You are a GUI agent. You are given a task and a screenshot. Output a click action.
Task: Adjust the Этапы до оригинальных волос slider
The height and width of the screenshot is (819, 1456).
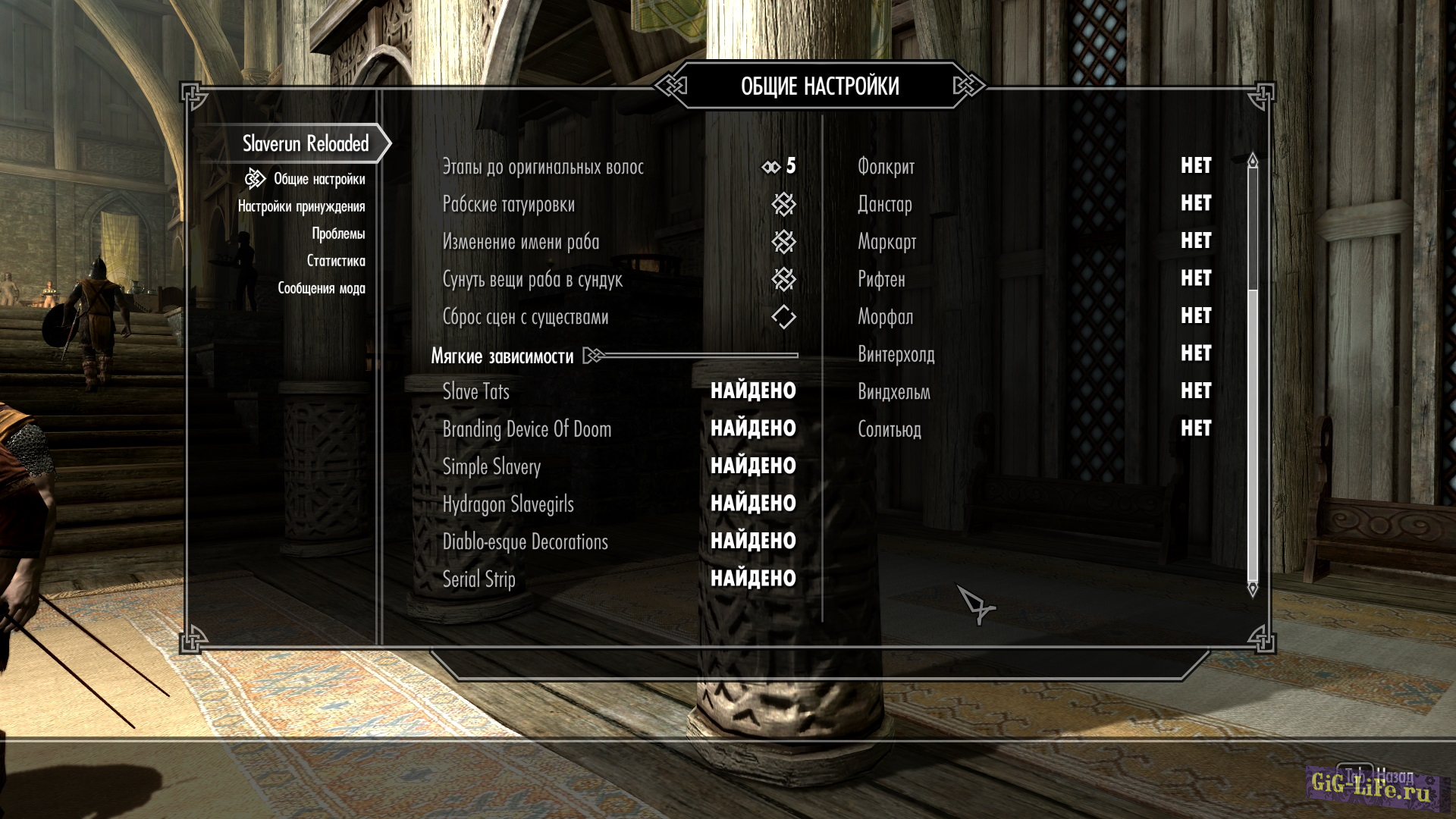coord(780,166)
